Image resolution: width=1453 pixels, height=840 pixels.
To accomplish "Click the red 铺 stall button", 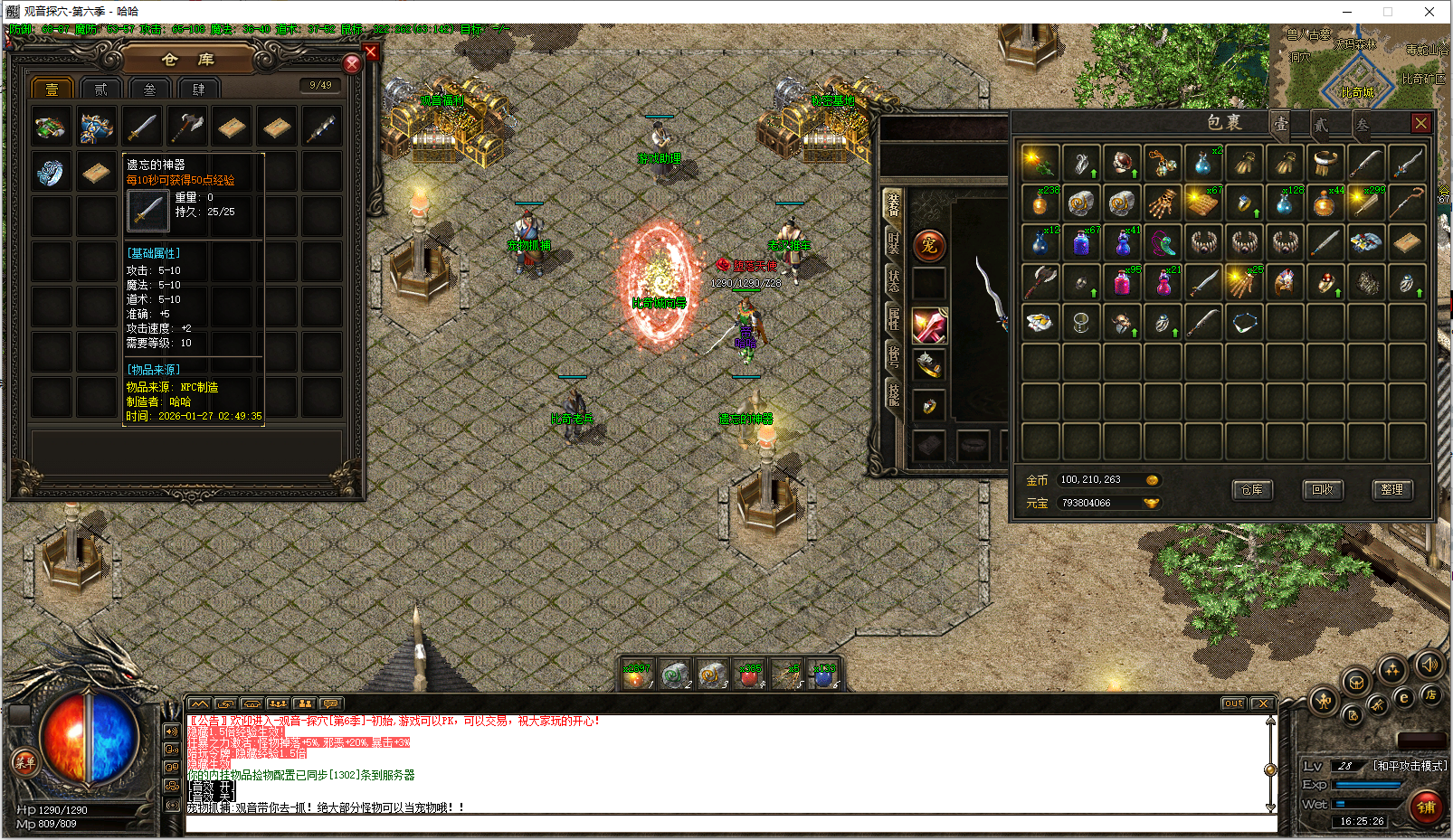I will point(1426,807).
